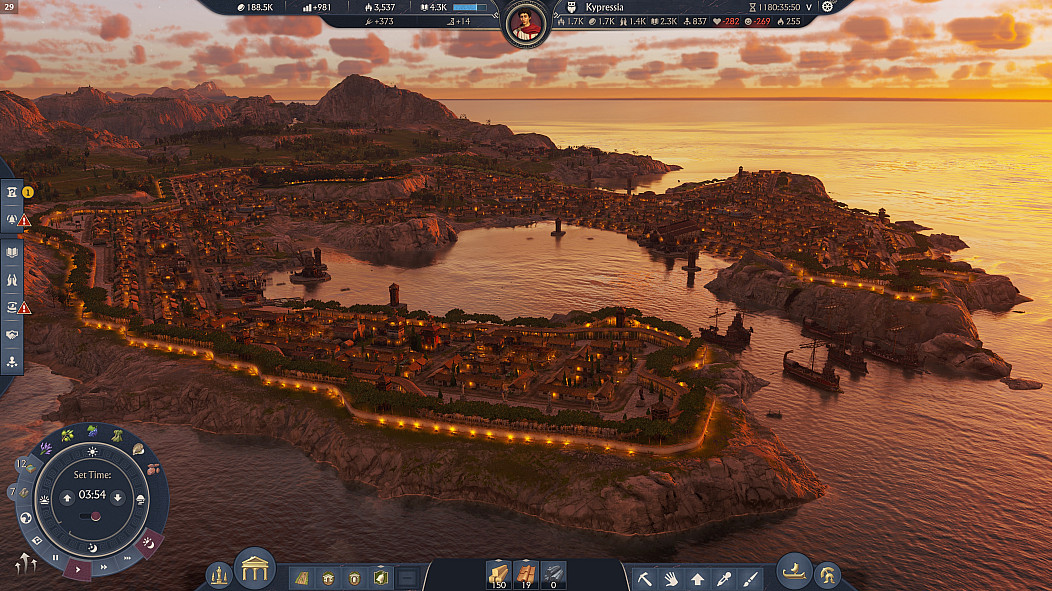Select the wooden planks construction material
Viewport: 1052px width, 591px height.
pos(497,573)
